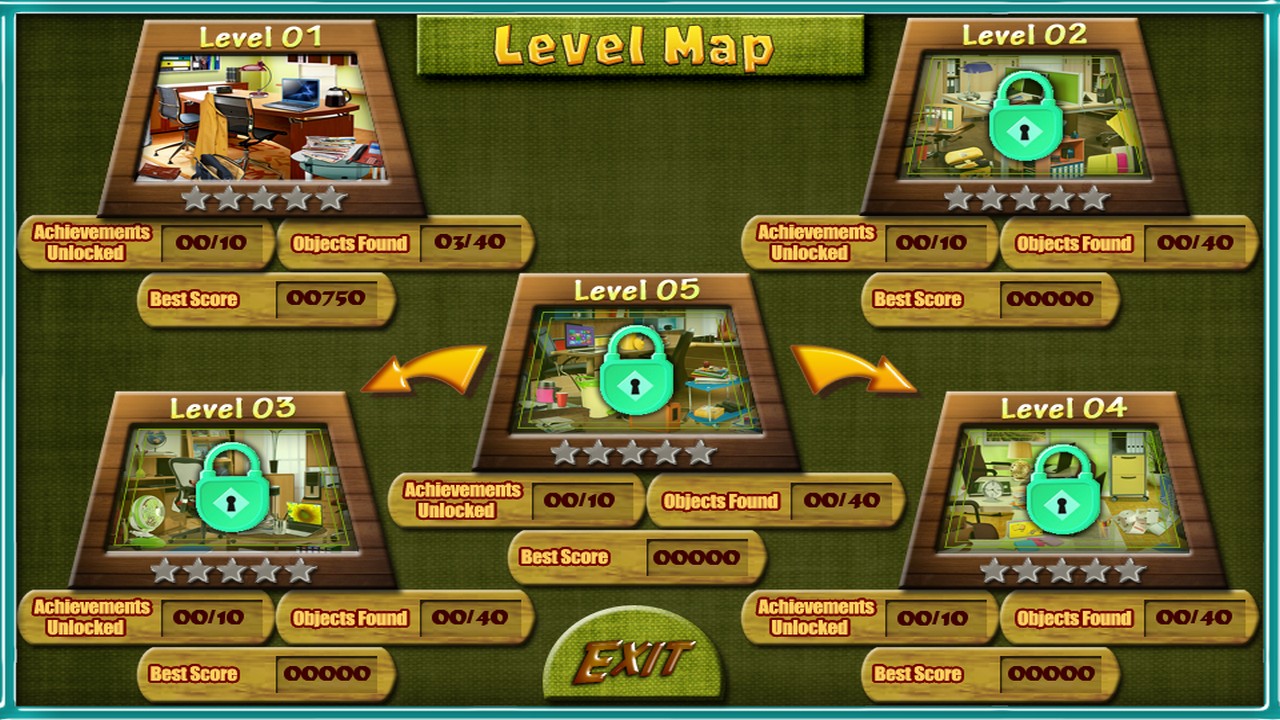
Task: Click the right orange arrow beside Level 05
Action: coord(851,368)
